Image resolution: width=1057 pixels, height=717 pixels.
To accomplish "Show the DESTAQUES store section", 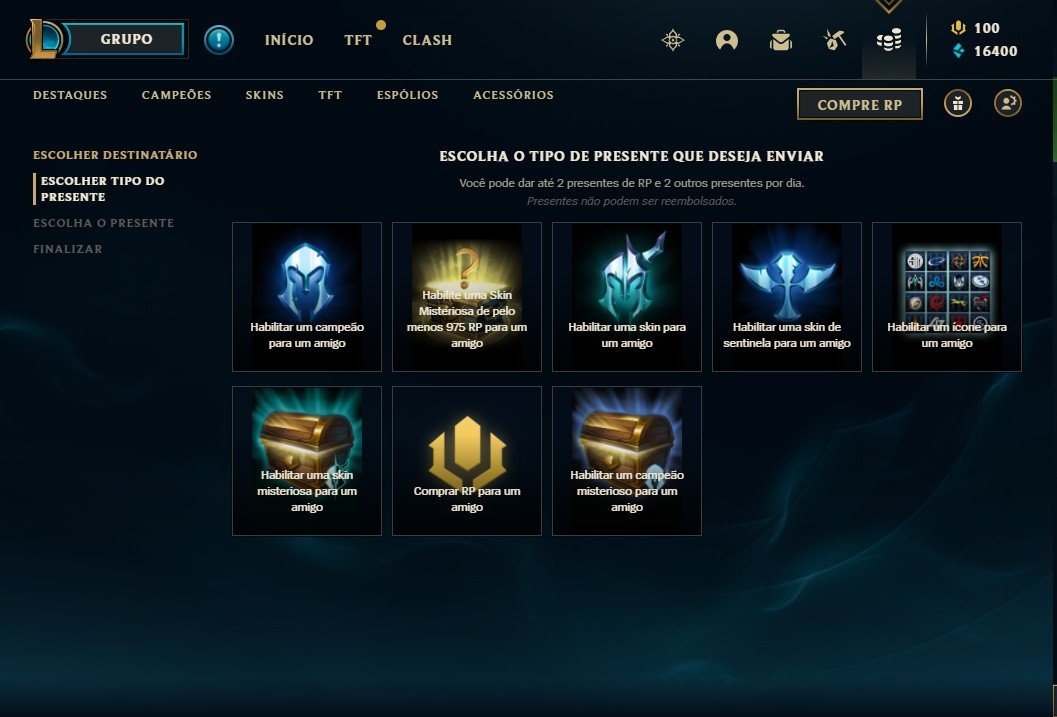I will 70,96.
